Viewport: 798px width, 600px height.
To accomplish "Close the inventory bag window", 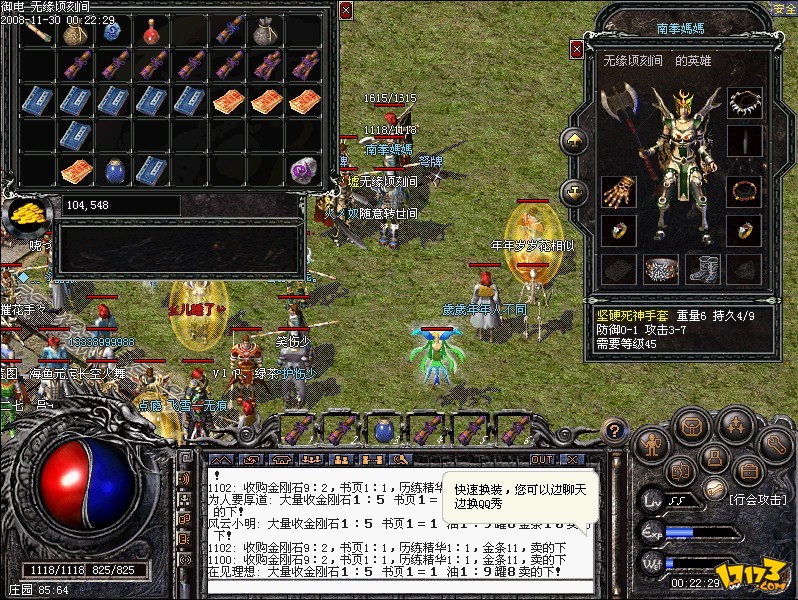I will click(346, 10).
